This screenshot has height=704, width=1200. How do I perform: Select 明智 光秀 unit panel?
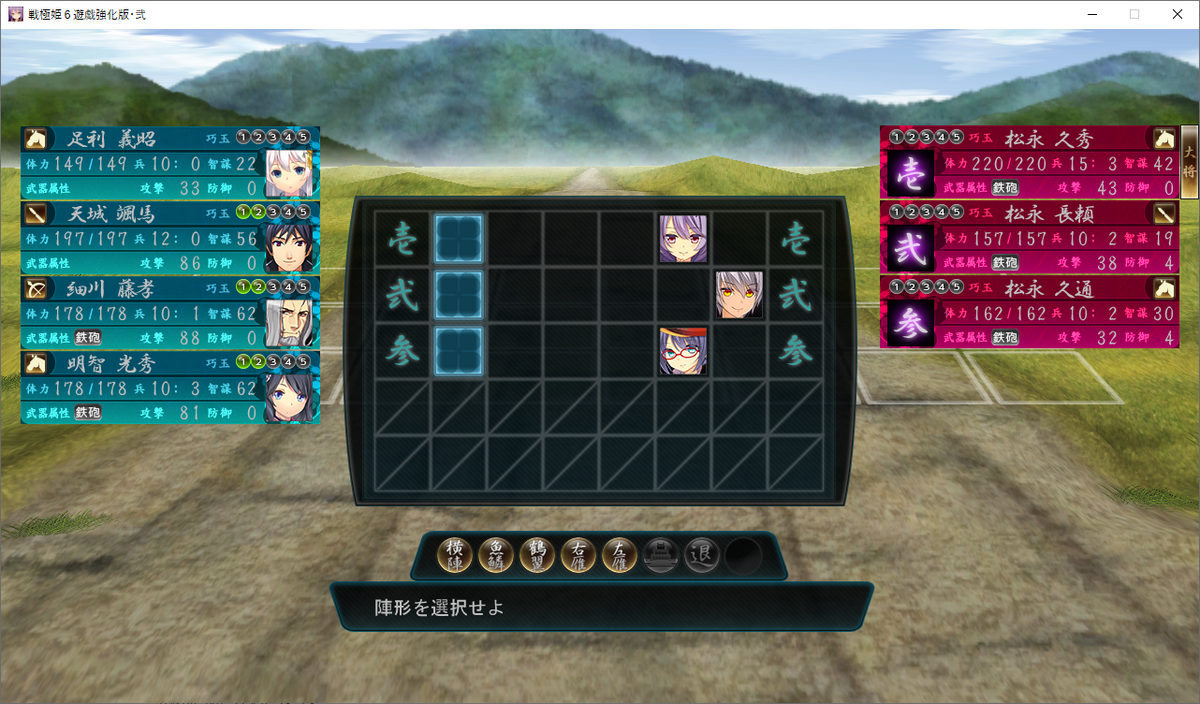[x=170, y=386]
